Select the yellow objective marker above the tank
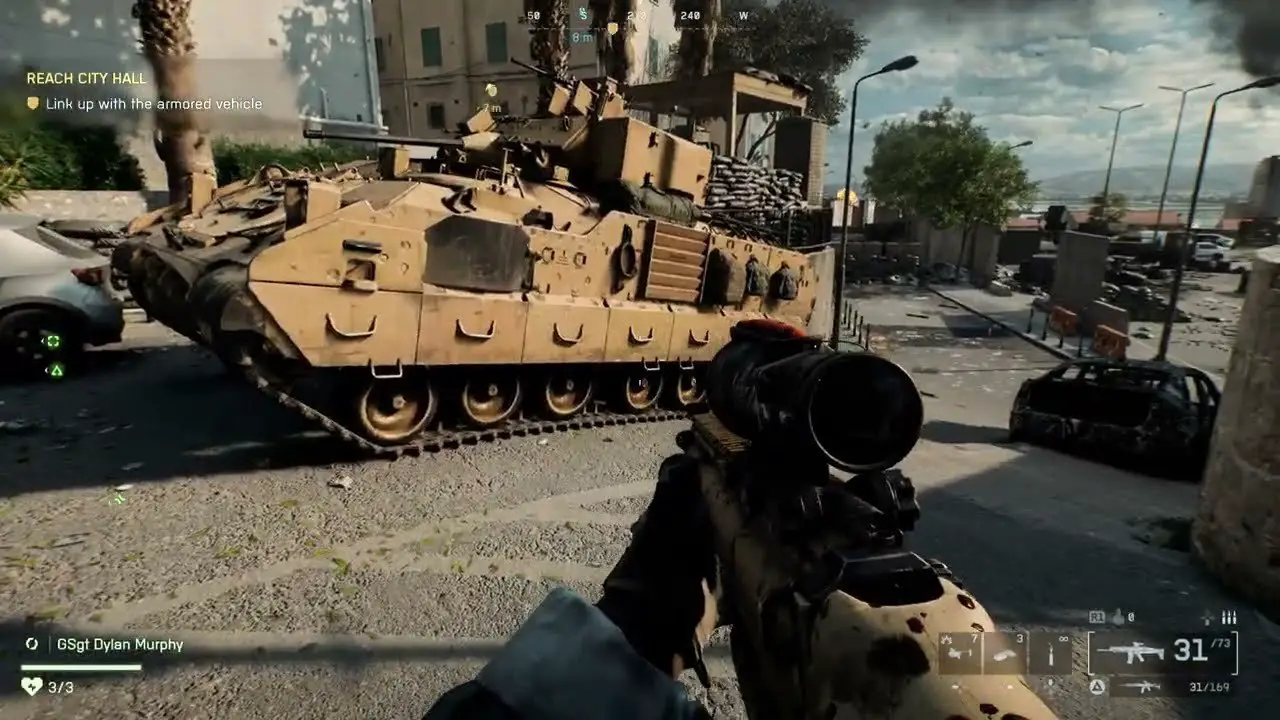 click(x=490, y=91)
